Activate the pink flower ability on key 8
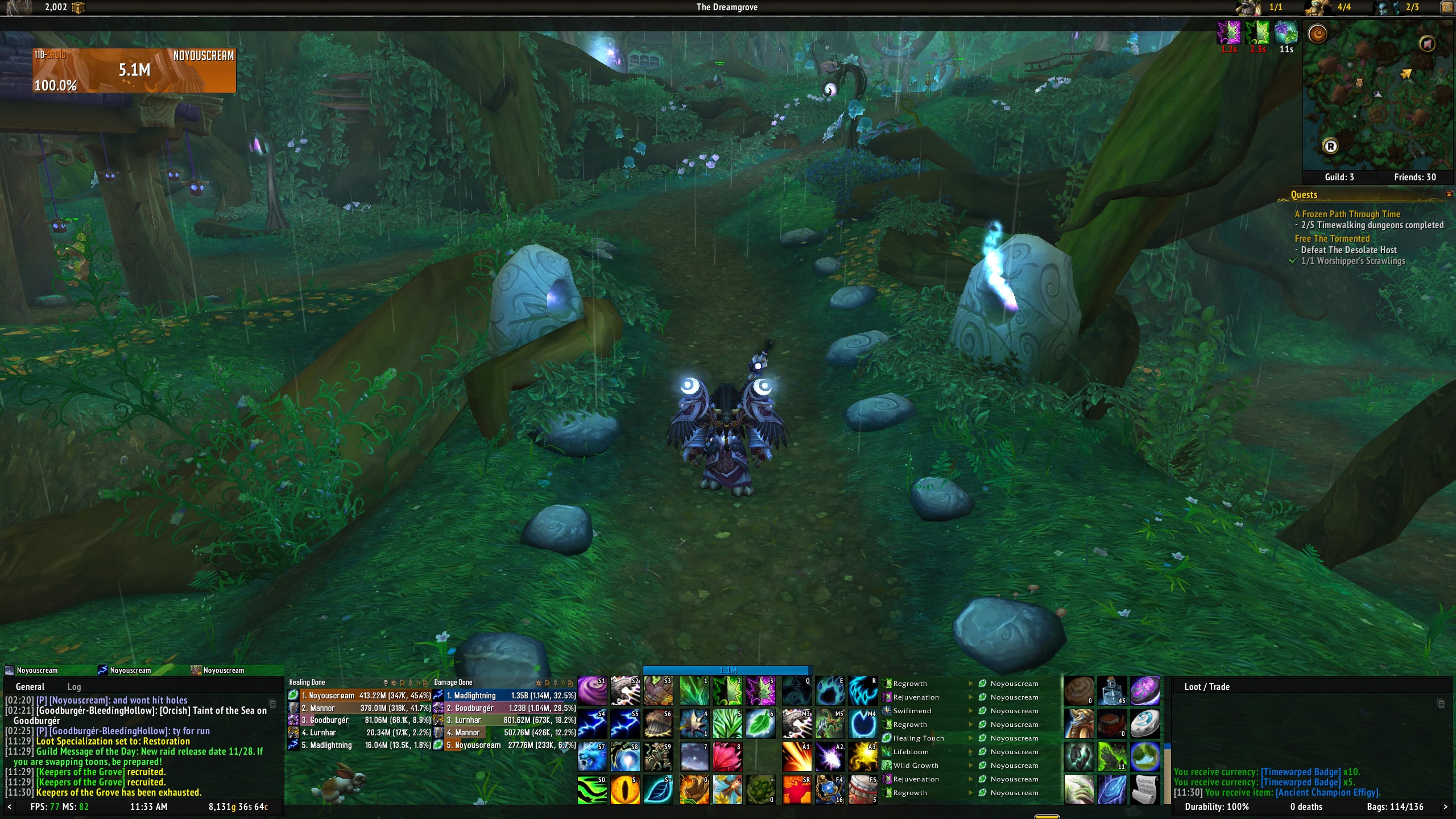Image resolution: width=1456 pixels, height=819 pixels. (x=727, y=757)
